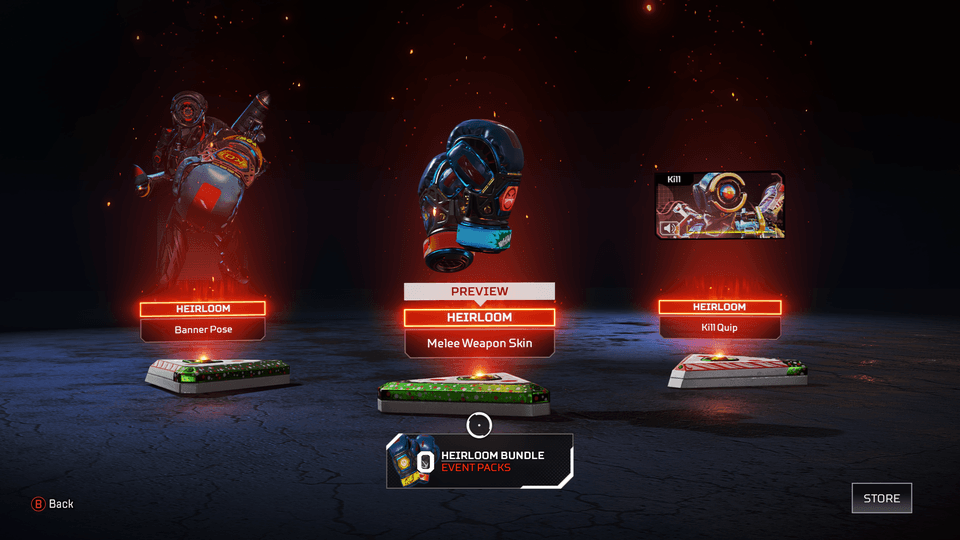Select the Melee Weapon Skin heirloom
The image size is (960, 540).
tap(479, 343)
